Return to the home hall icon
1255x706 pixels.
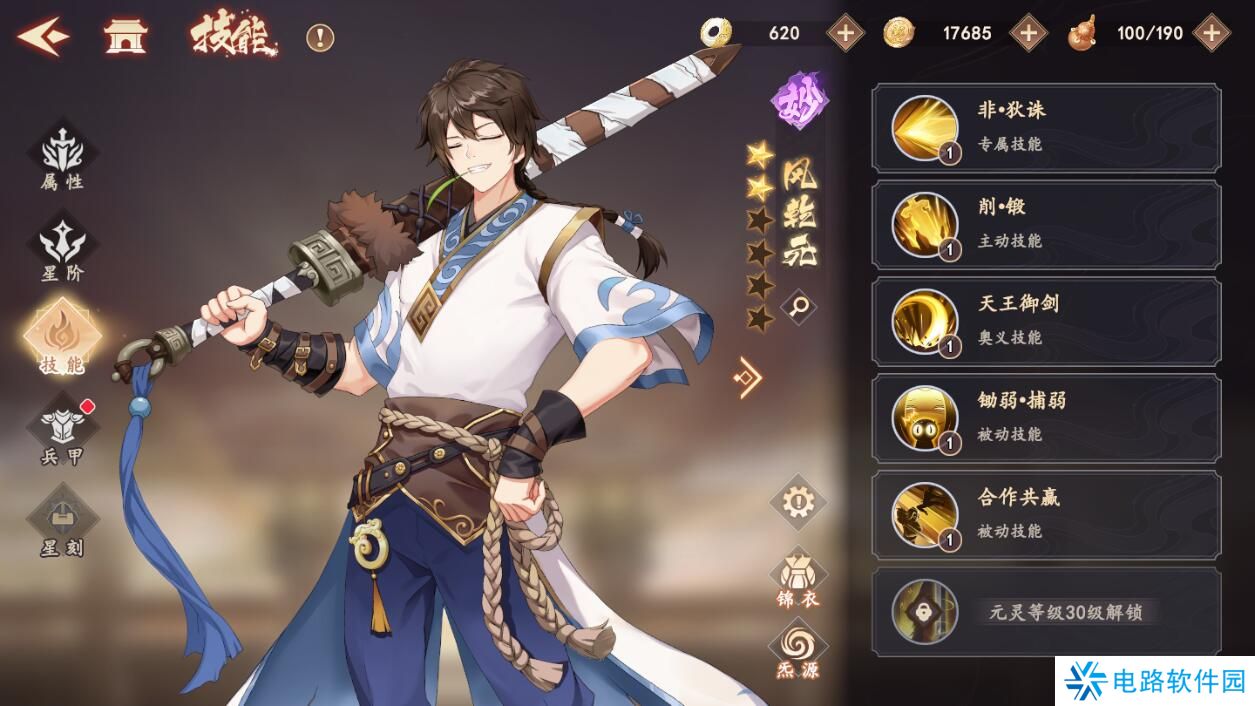pos(126,37)
